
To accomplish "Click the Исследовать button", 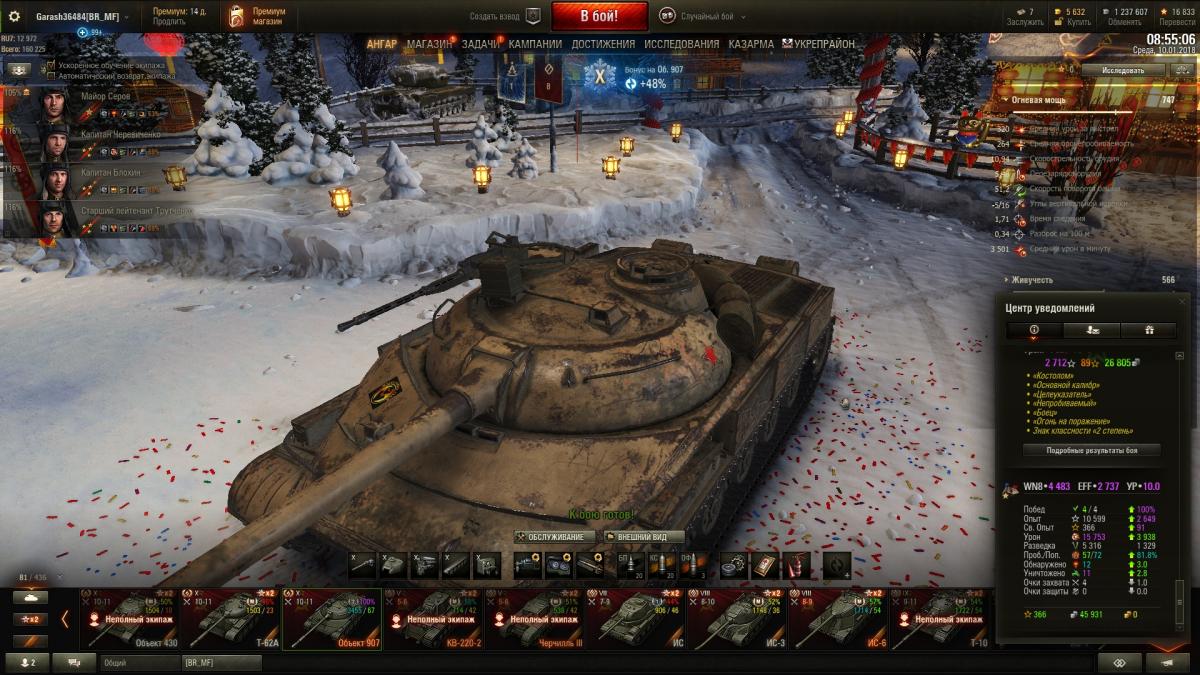I will pos(1122,71).
